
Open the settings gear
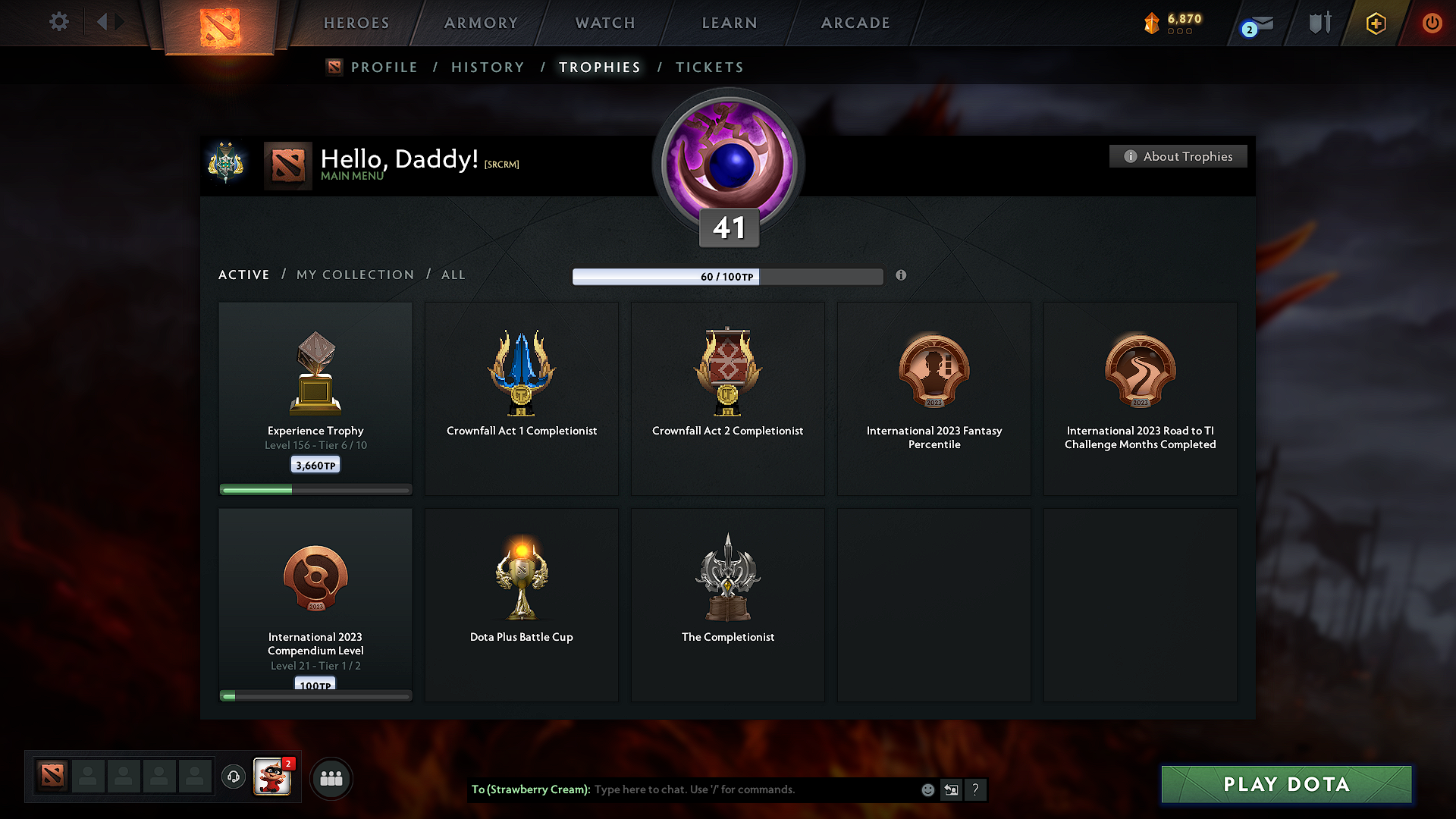pos(58,22)
